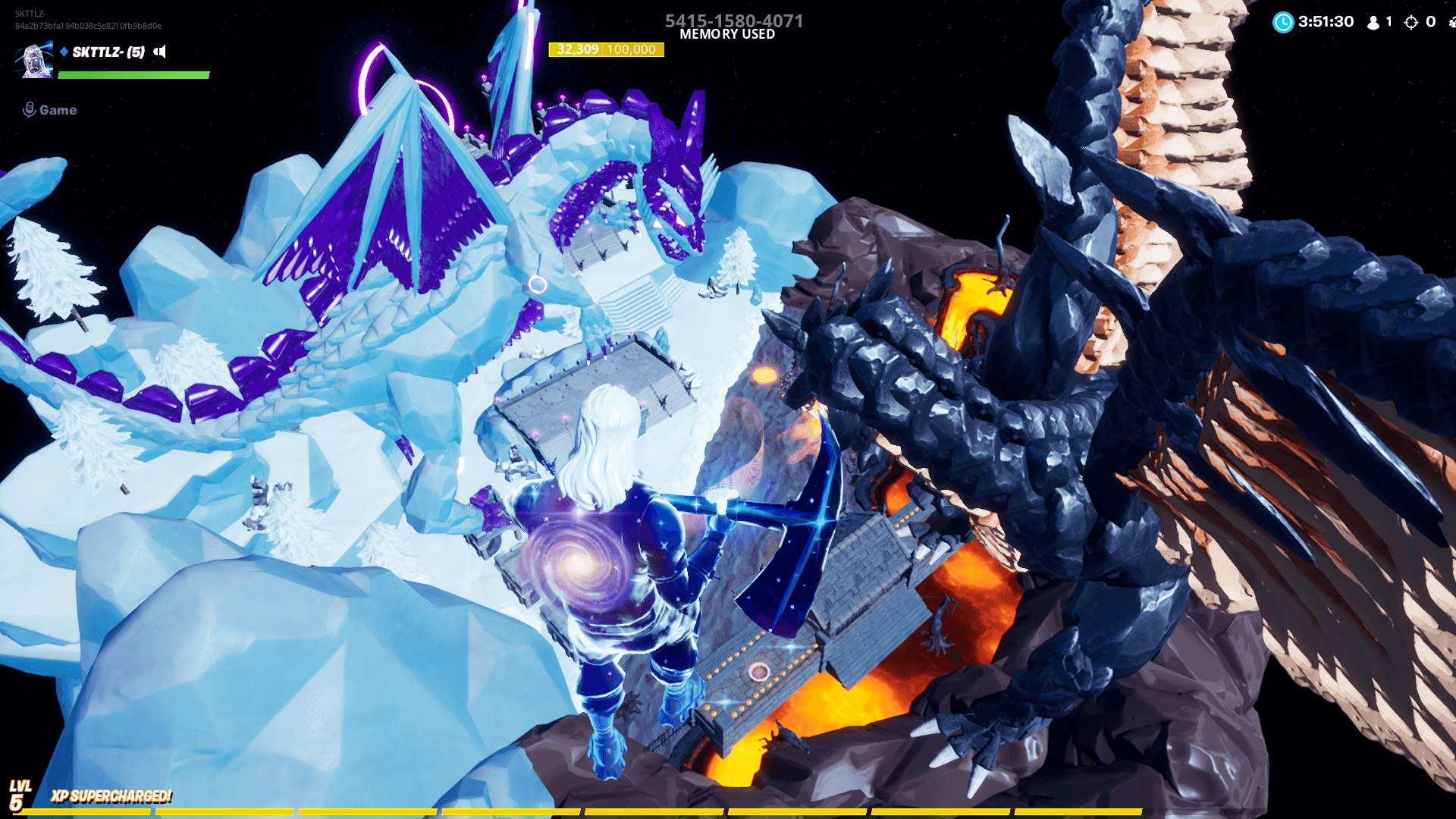Click the eliminations counter showing 0
Viewport: 1456px width, 819px height.
coord(1432,22)
